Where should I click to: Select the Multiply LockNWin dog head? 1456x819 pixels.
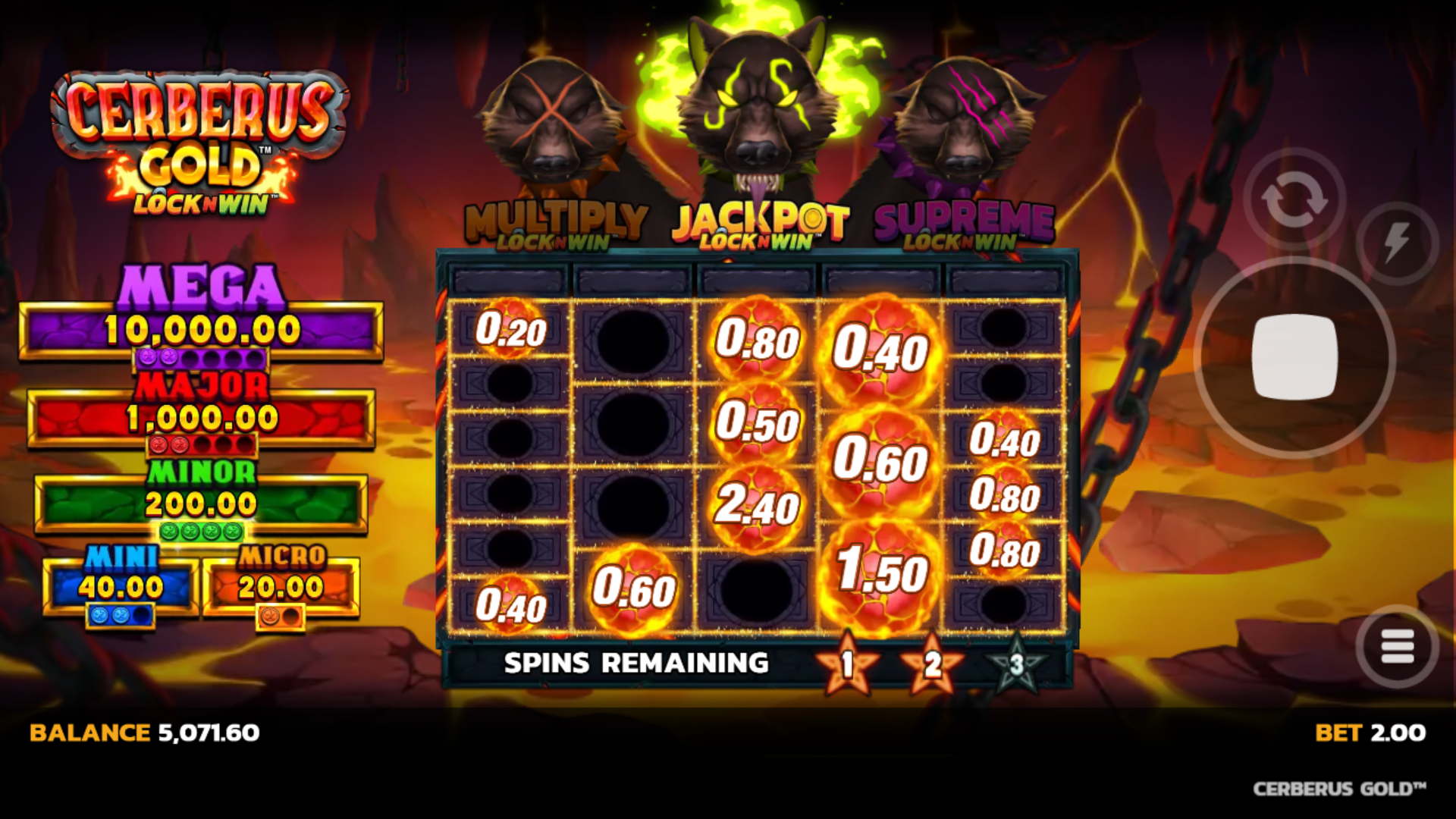(554, 121)
